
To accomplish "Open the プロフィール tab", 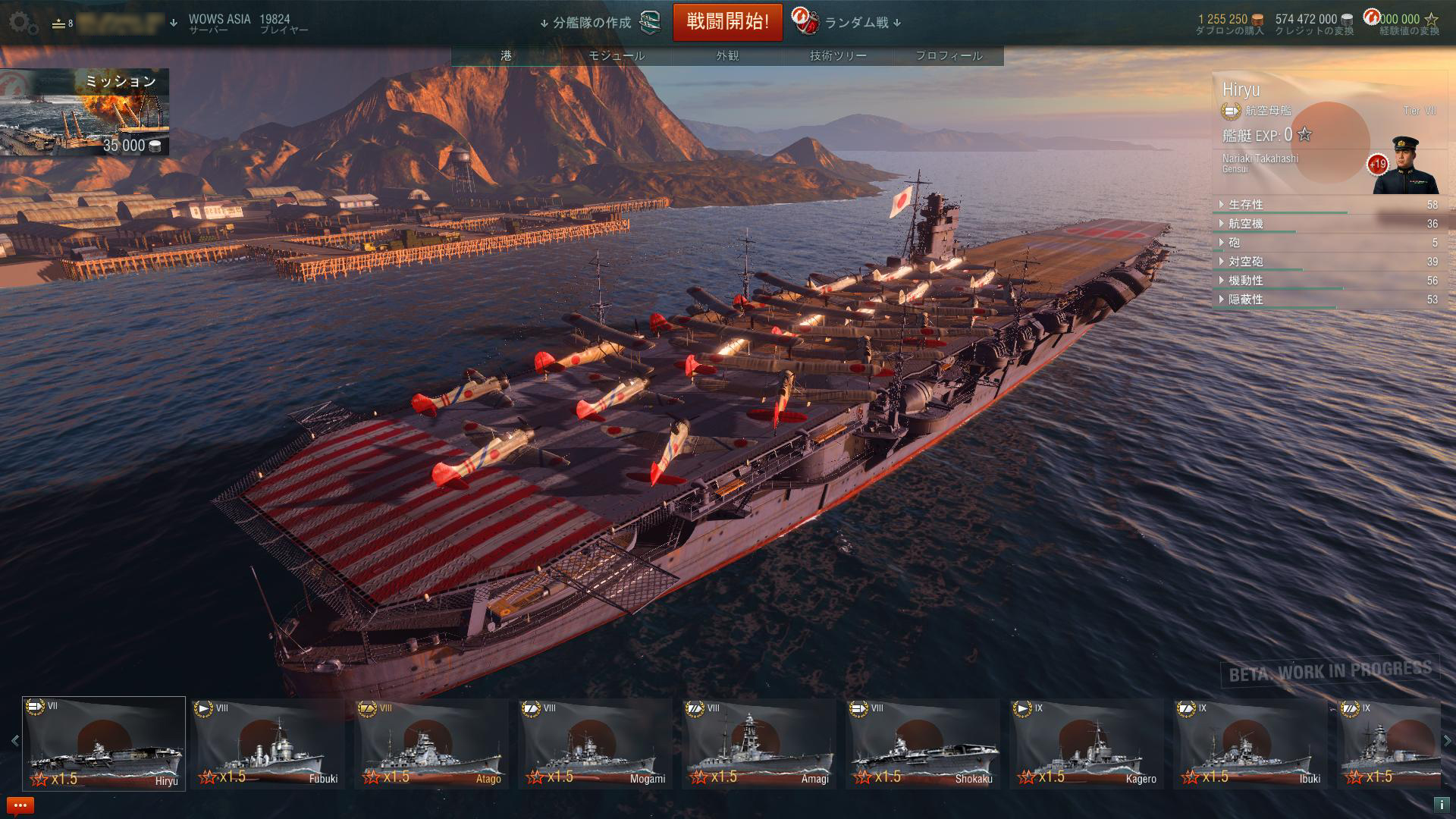I will click(949, 55).
